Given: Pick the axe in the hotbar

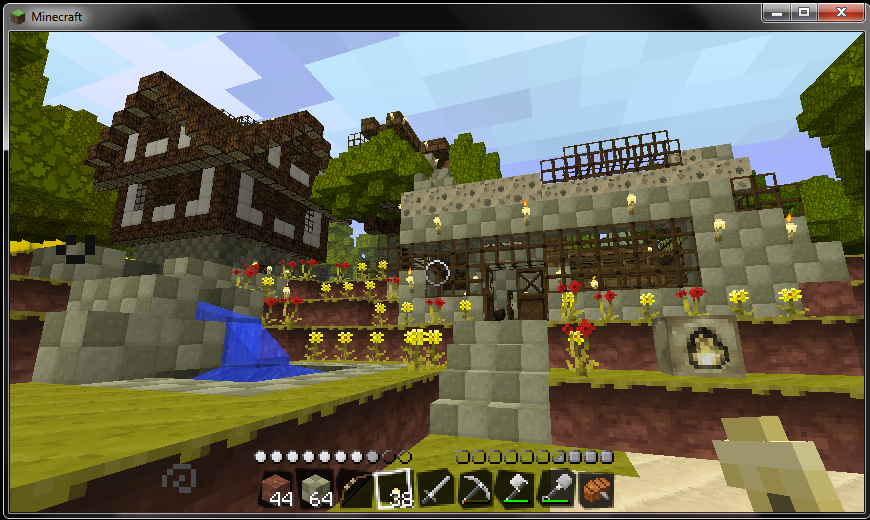Looking at the screenshot, I should (x=515, y=490).
